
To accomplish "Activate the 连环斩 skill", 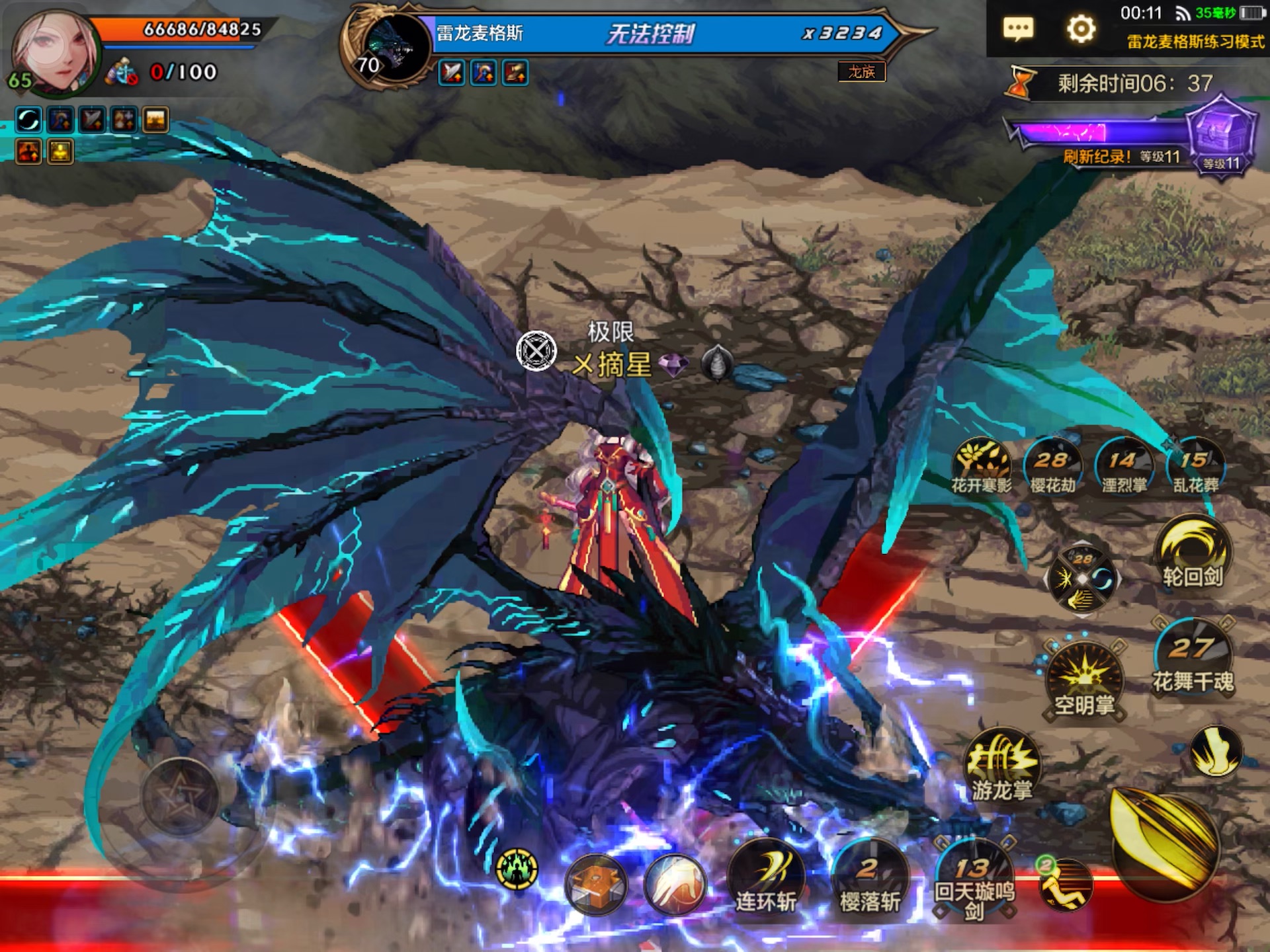I will (x=766, y=877).
